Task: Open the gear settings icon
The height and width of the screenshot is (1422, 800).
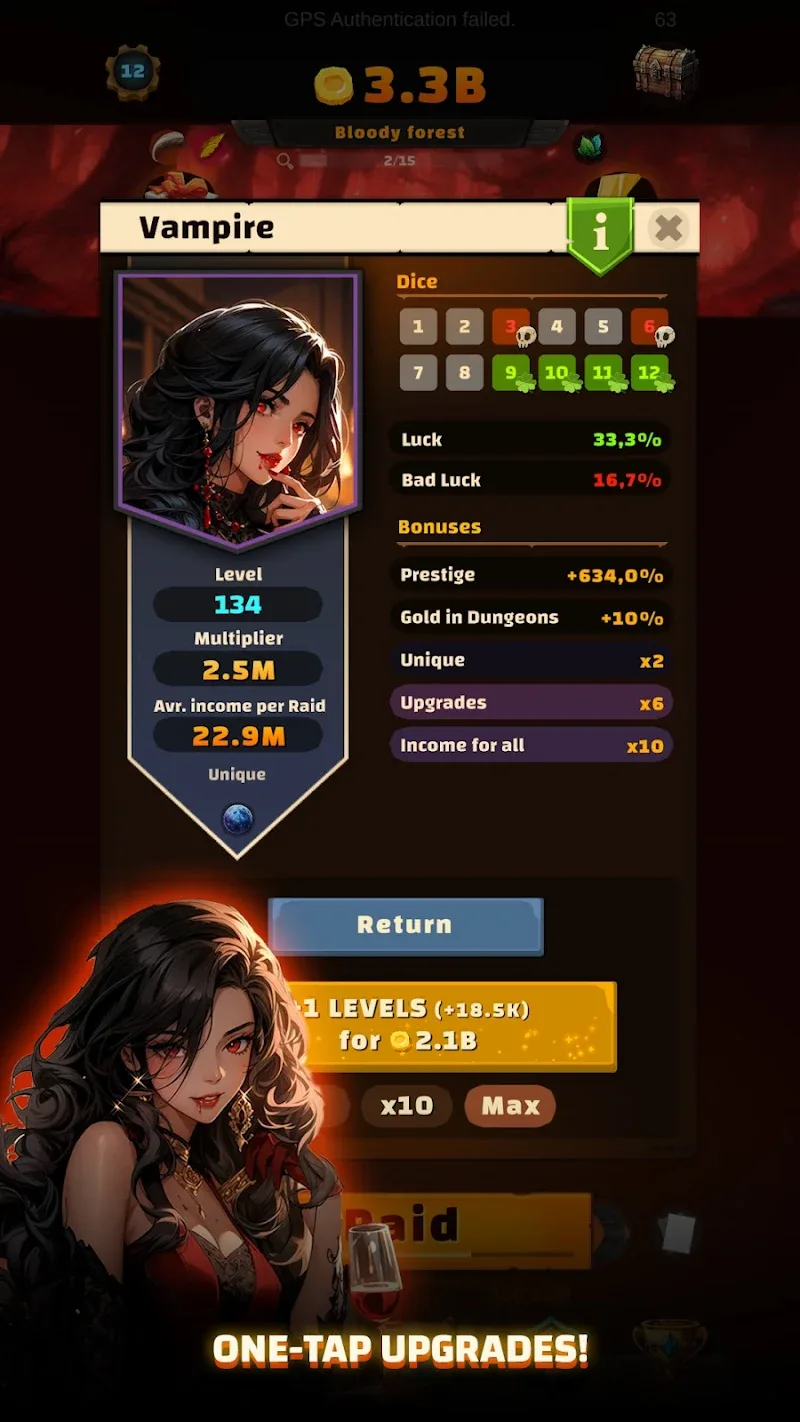Action: click(132, 71)
